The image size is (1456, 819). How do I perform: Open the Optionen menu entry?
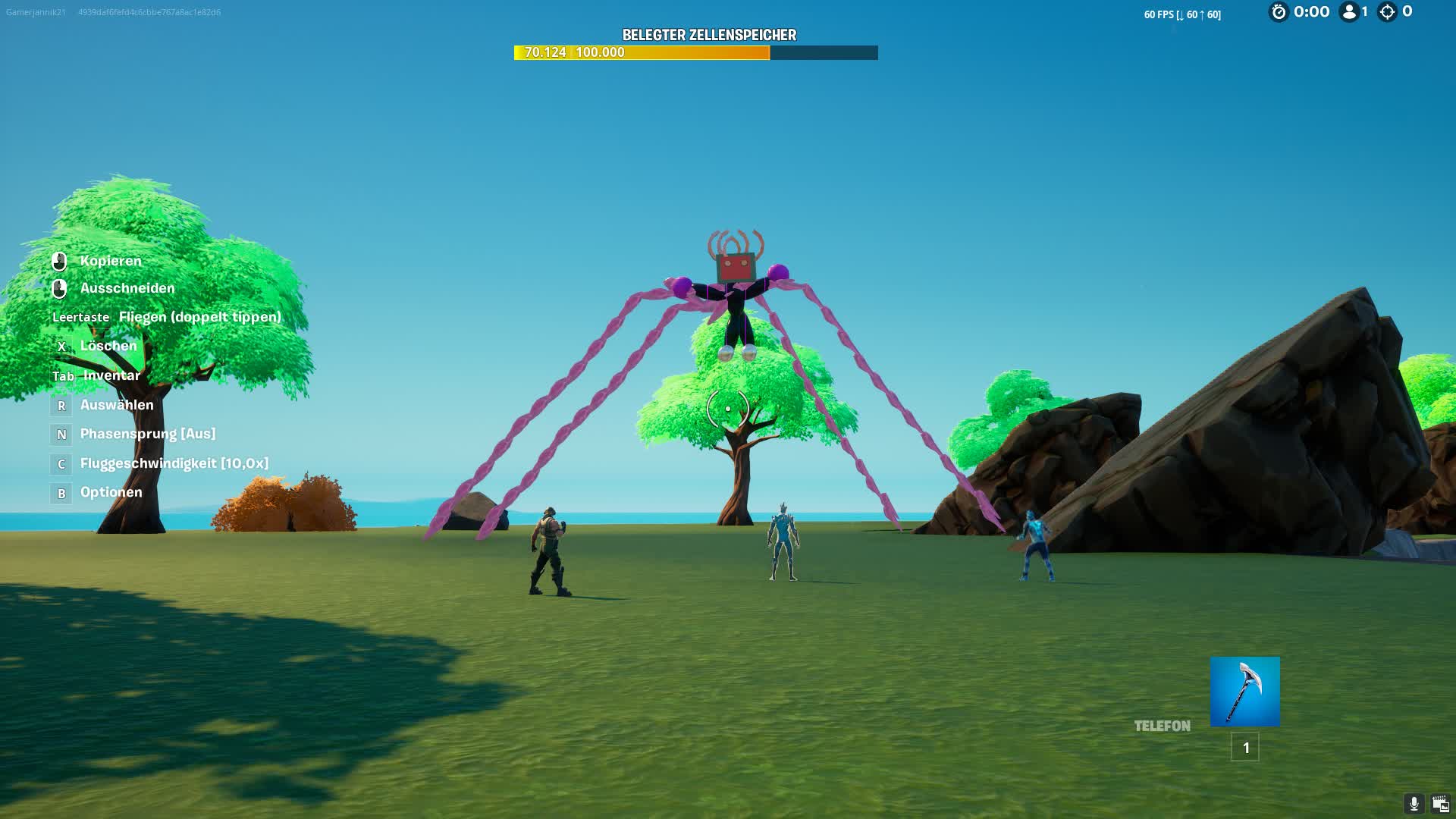(111, 491)
